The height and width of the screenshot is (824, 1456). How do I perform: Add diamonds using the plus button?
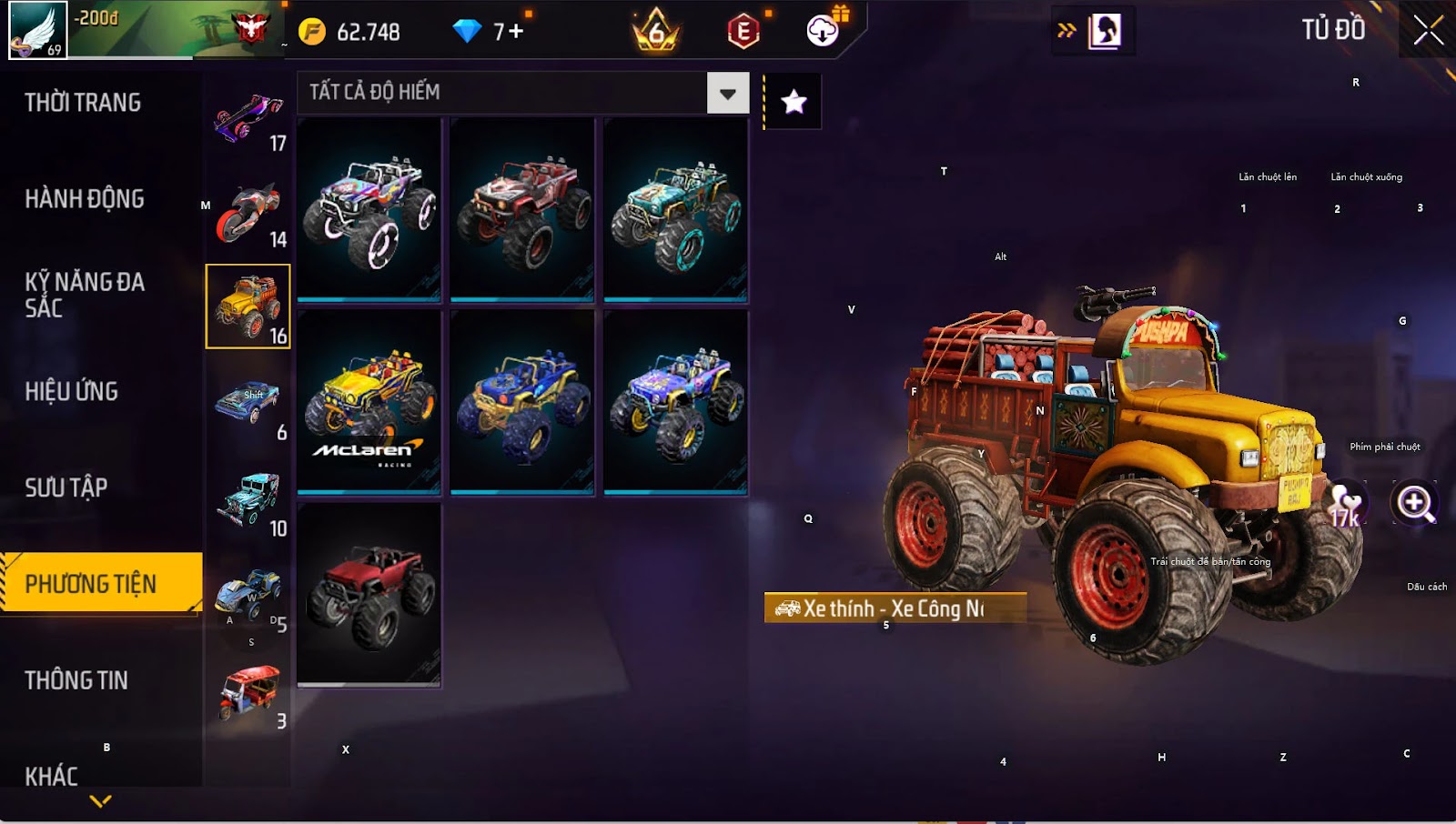pyautogui.click(x=516, y=32)
